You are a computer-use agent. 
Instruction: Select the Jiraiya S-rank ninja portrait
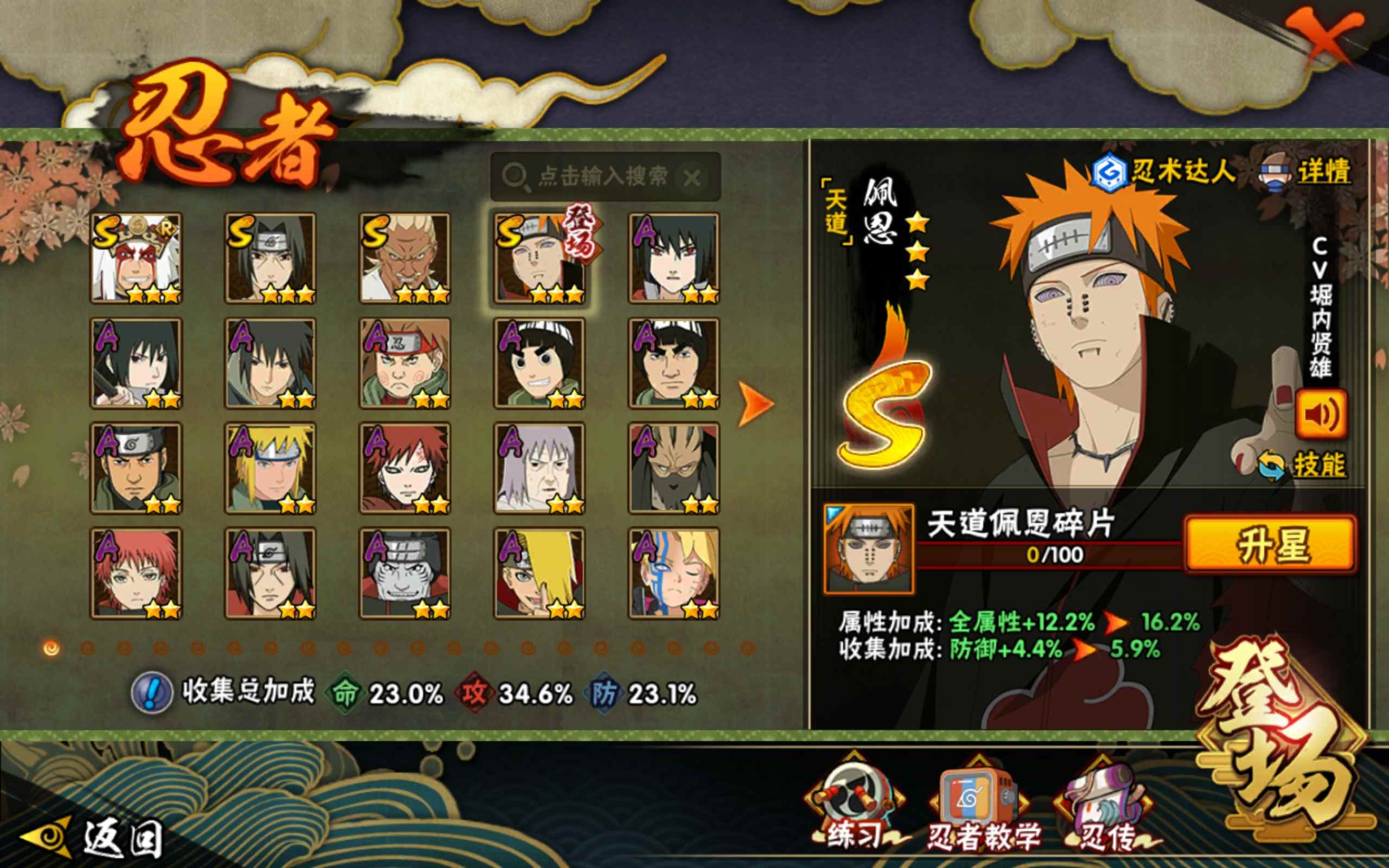(x=136, y=258)
